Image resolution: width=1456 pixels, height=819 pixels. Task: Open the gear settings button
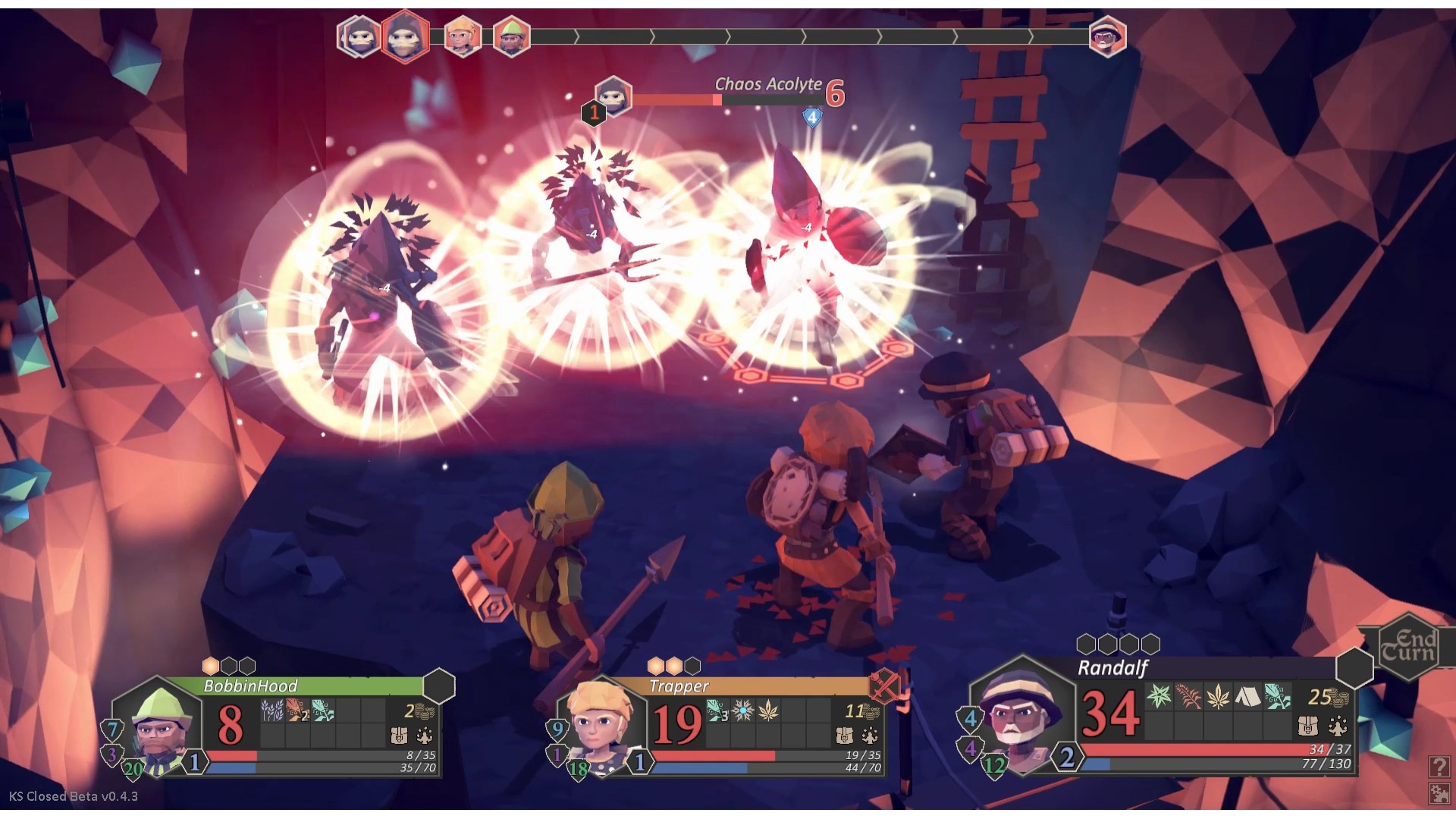(x=1439, y=793)
